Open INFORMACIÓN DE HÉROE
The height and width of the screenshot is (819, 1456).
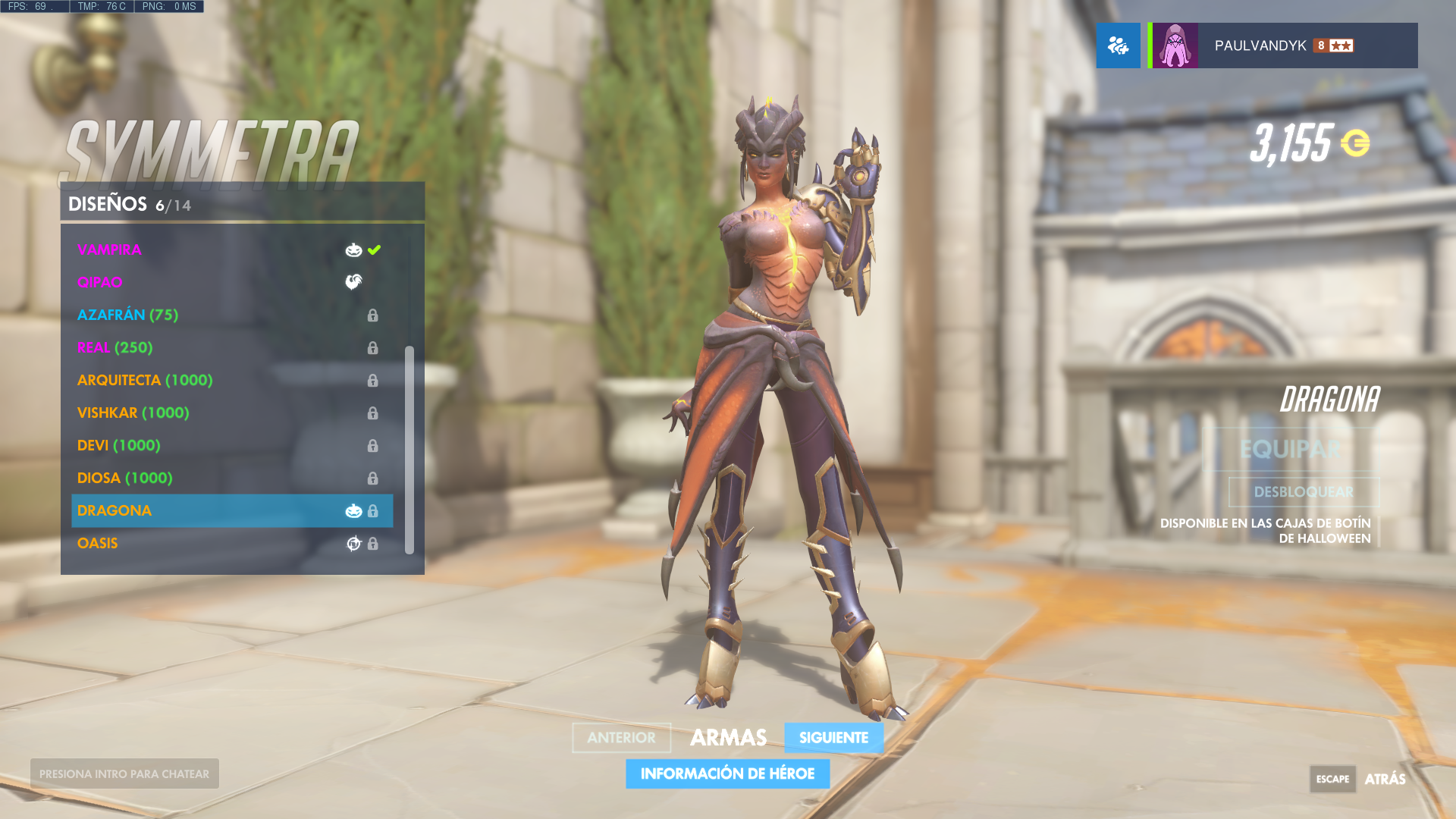pyautogui.click(x=727, y=773)
